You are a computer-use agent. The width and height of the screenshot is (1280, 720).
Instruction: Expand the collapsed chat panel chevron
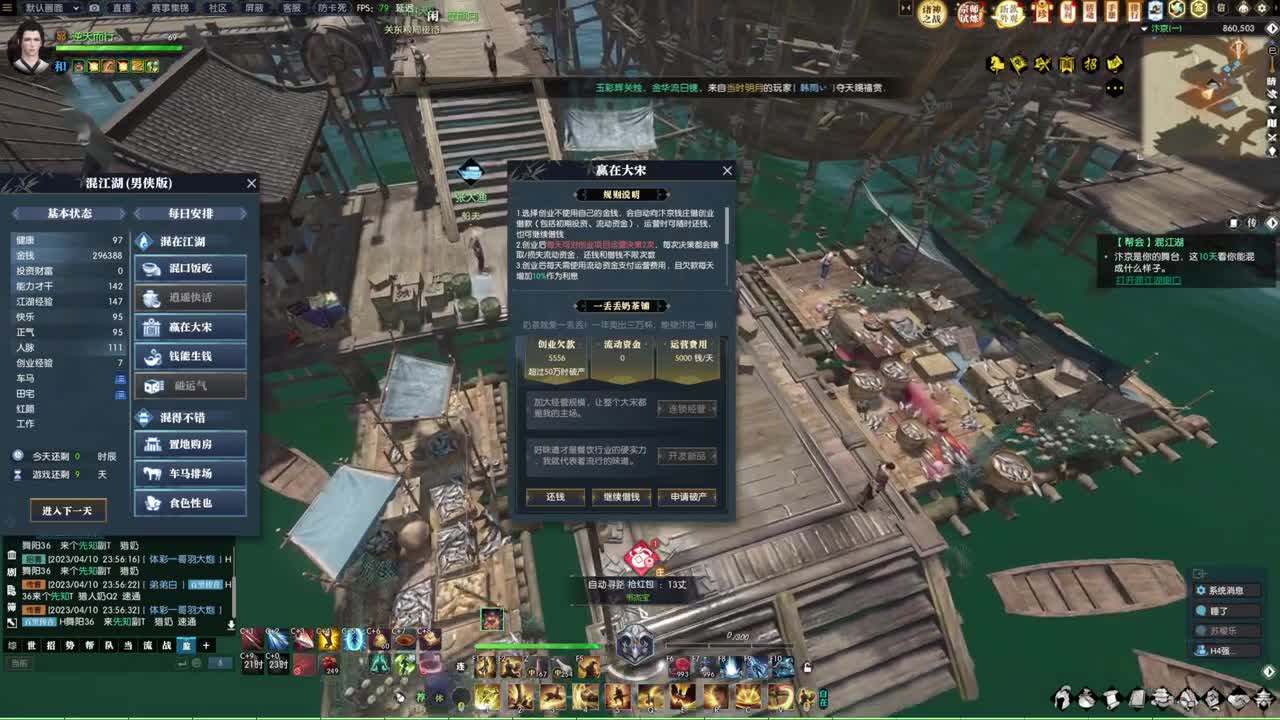(x=231, y=624)
